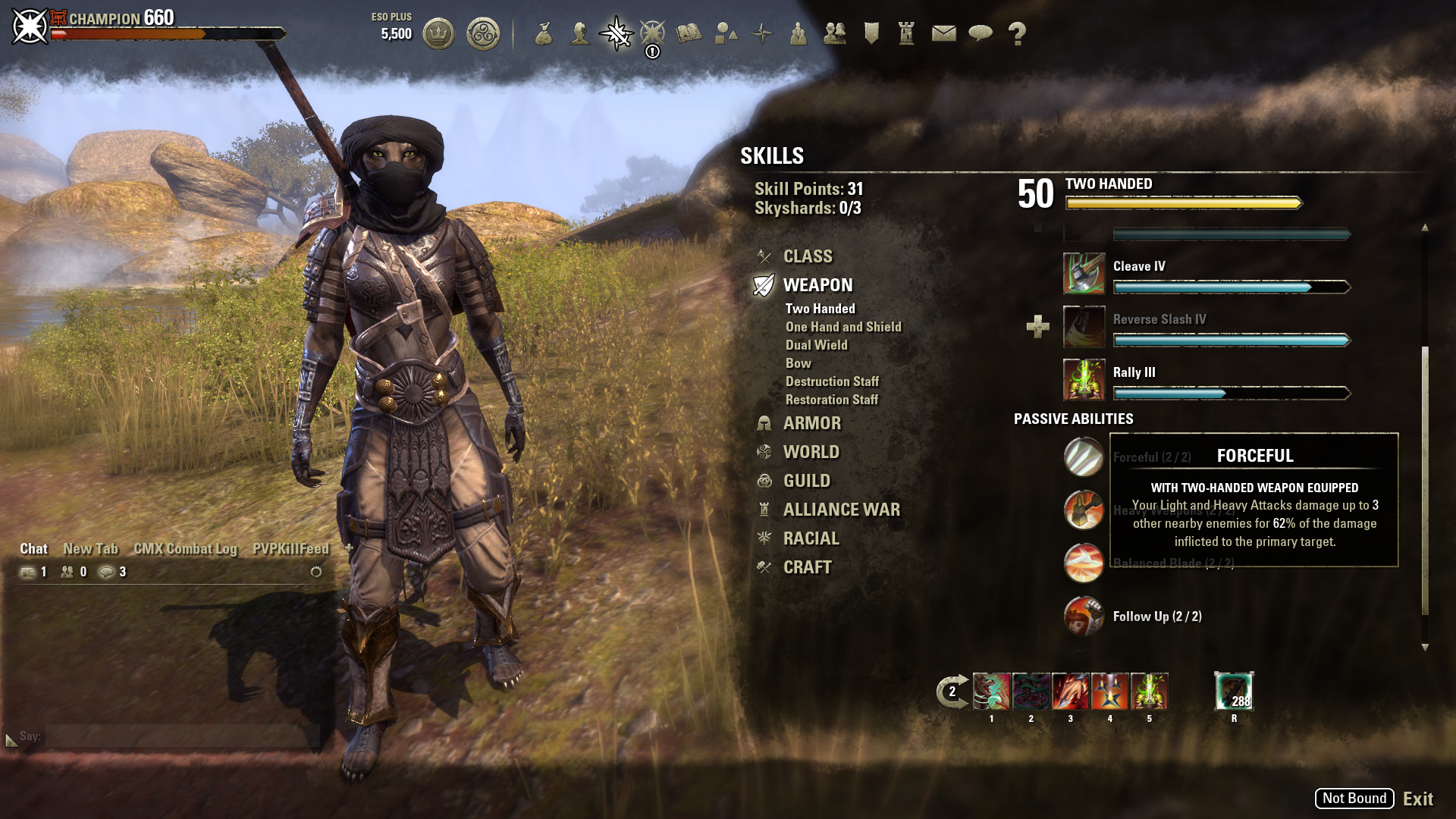Open the CRAFT skill category
1456x819 pixels.
(807, 567)
